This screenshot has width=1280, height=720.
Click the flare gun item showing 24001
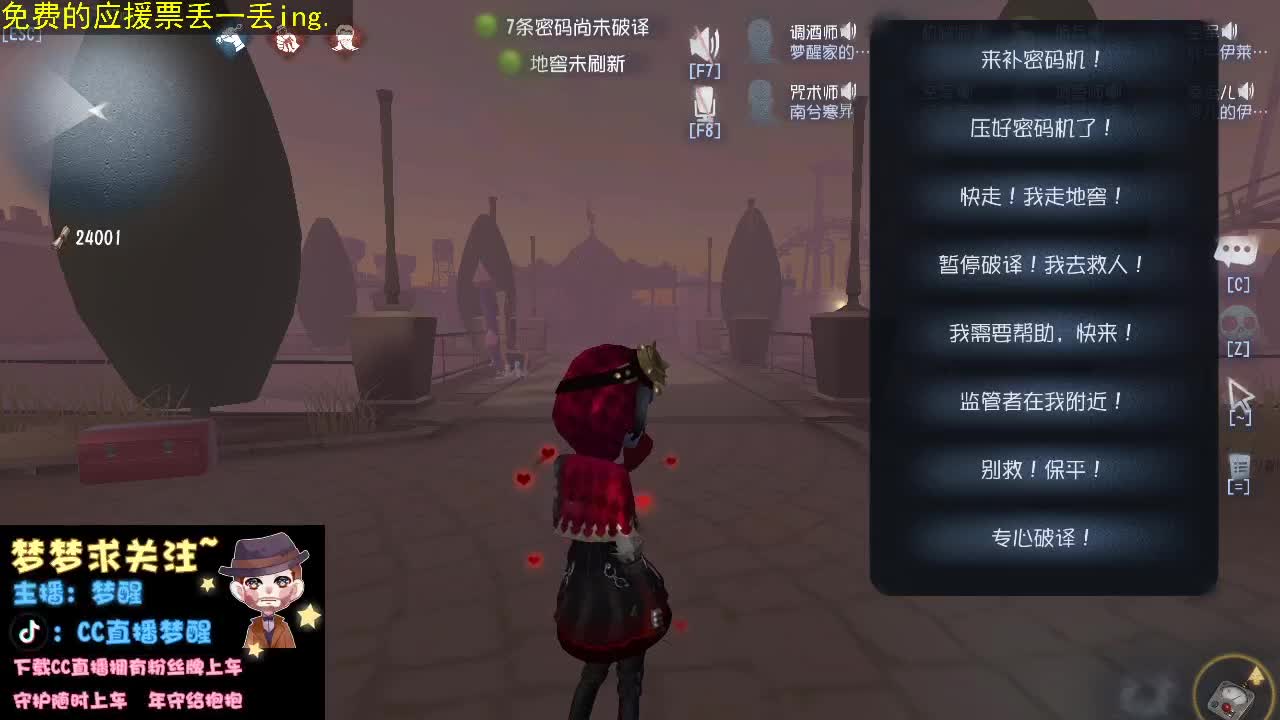65,237
